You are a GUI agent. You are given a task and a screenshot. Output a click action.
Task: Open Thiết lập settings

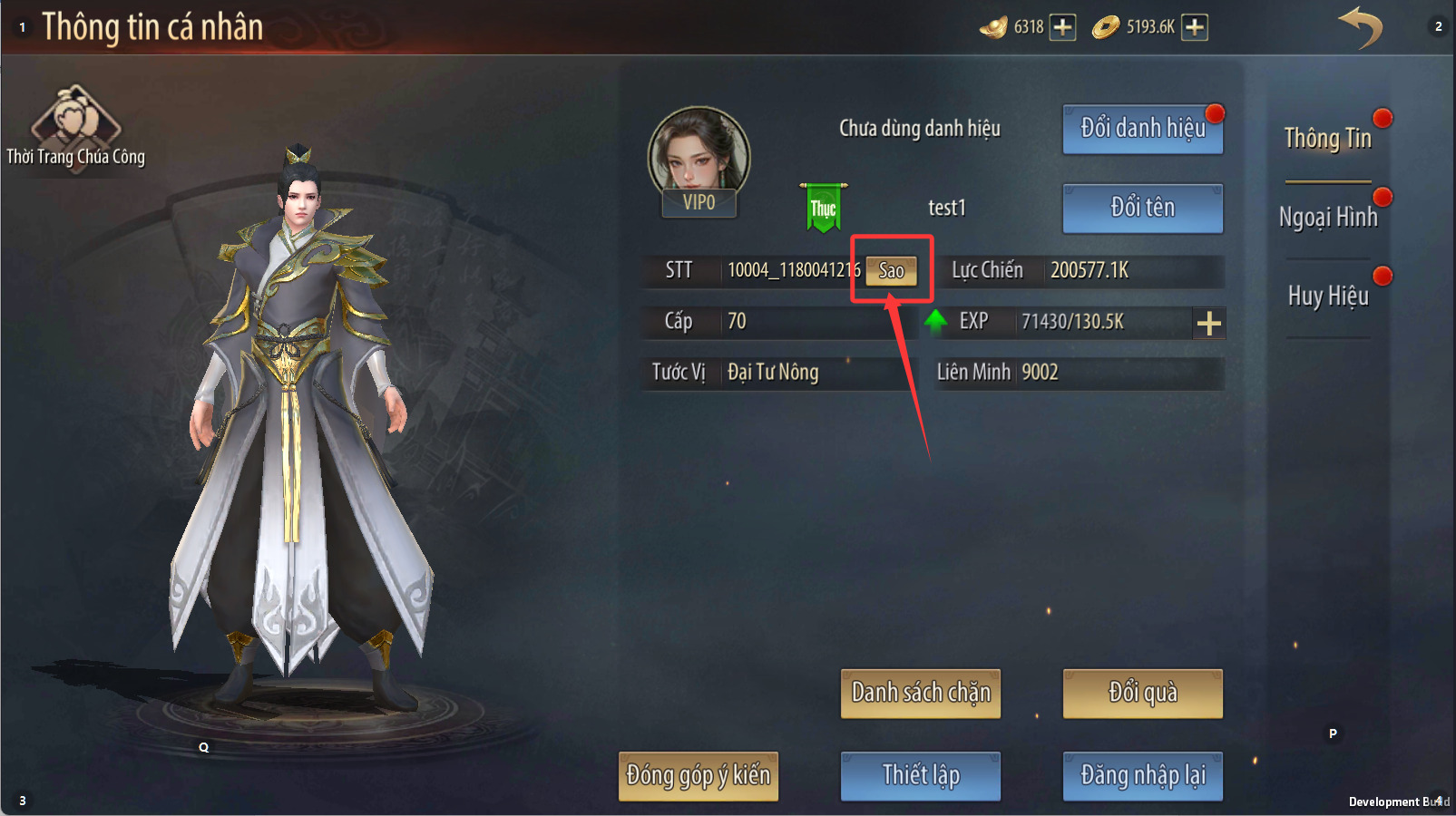[x=920, y=776]
